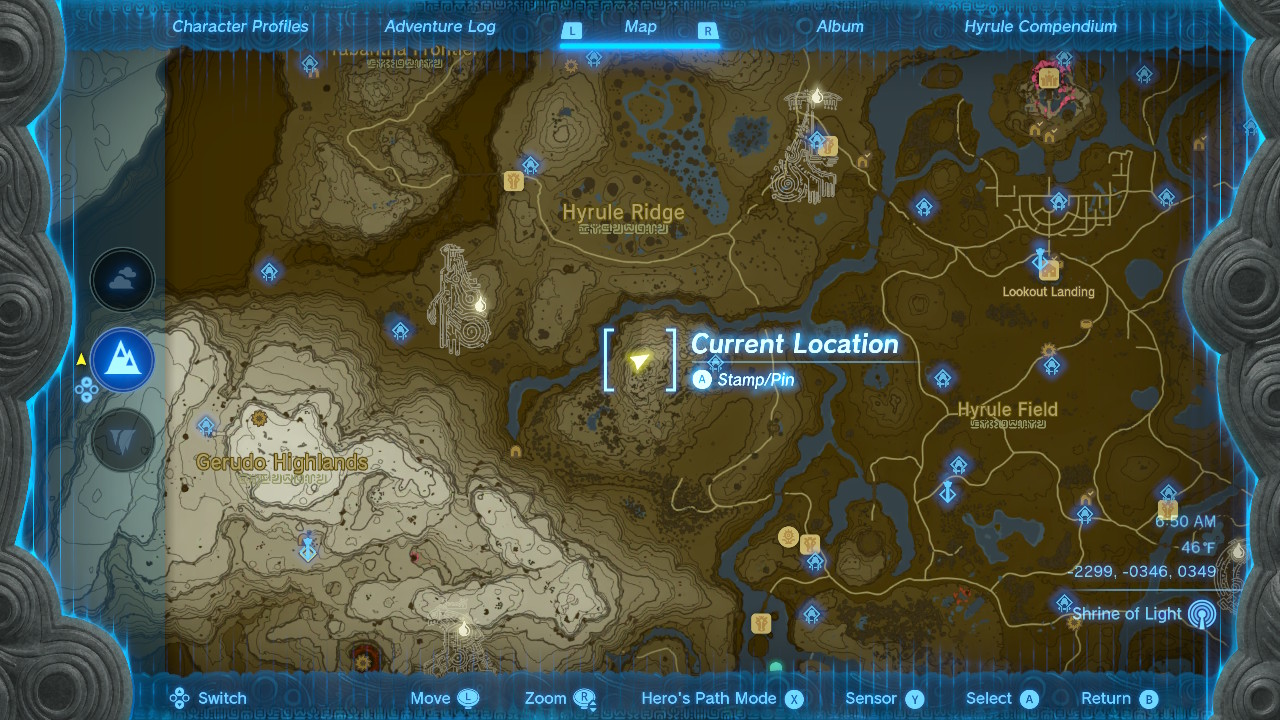Click the Switch icon in the bottom bar
The image size is (1280, 720).
(182, 697)
